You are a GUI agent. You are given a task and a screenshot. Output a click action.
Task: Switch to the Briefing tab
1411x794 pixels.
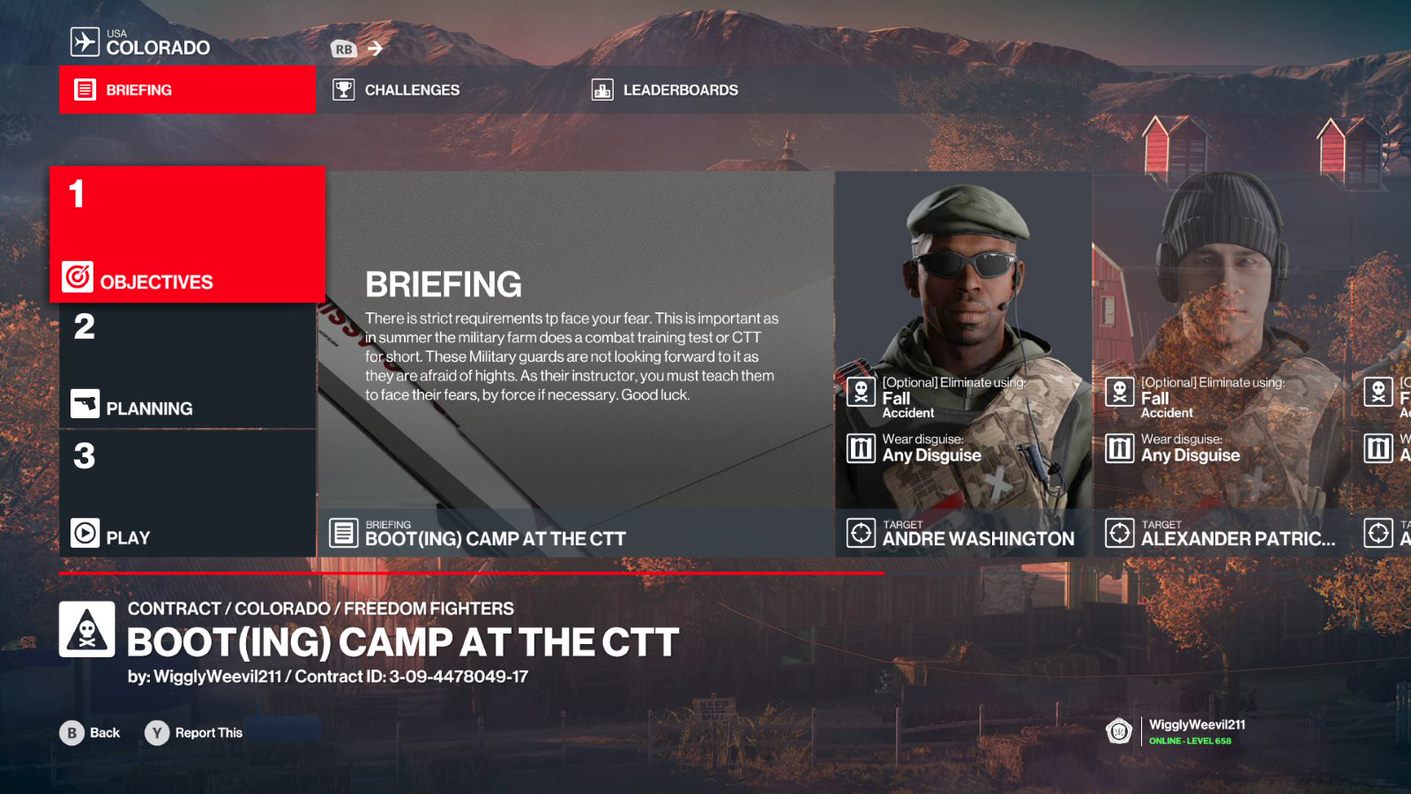coord(187,90)
